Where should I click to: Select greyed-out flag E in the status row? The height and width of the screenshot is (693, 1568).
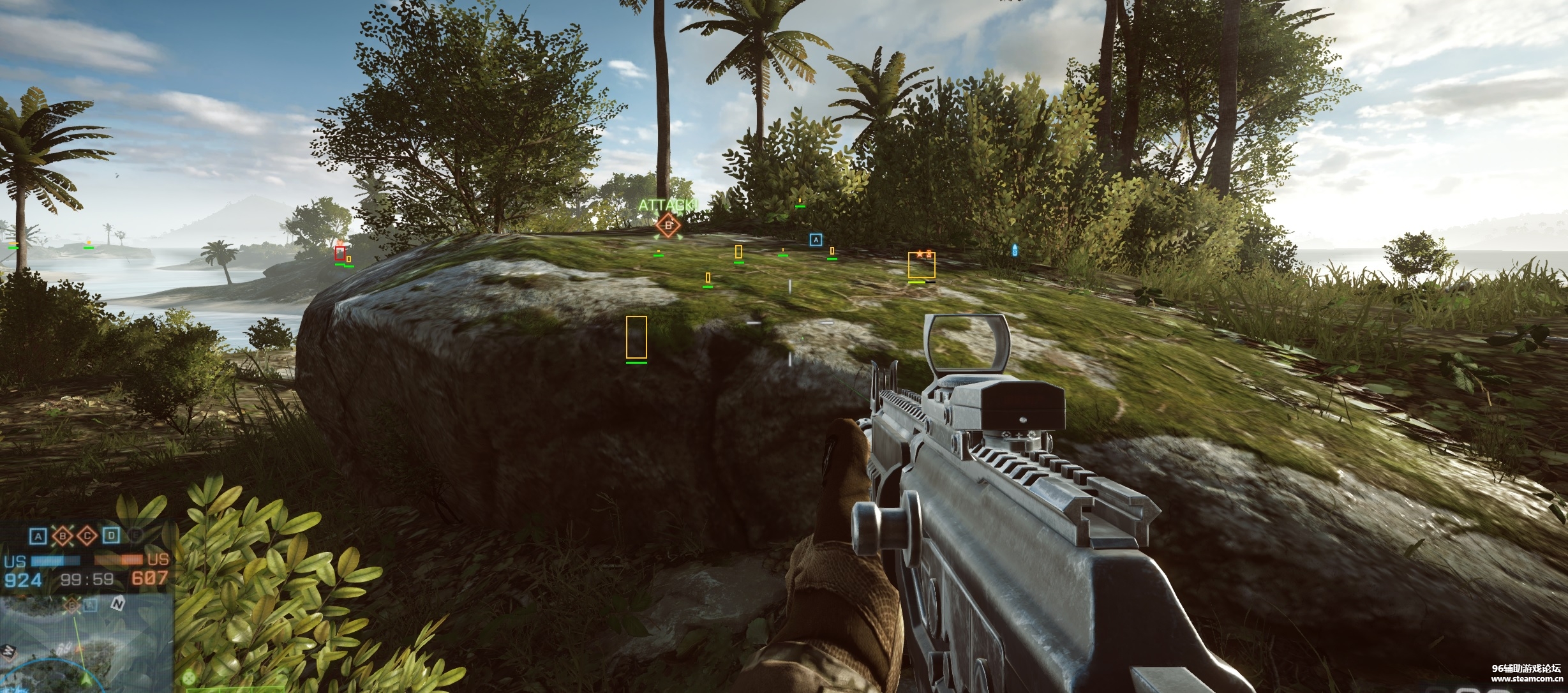[135, 536]
